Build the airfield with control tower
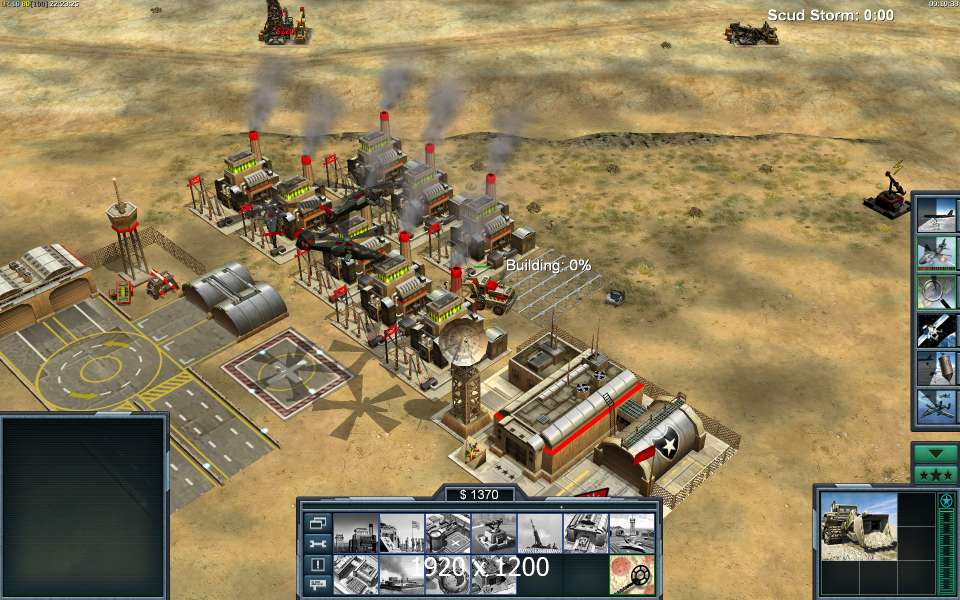The width and height of the screenshot is (960, 600). click(632, 533)
